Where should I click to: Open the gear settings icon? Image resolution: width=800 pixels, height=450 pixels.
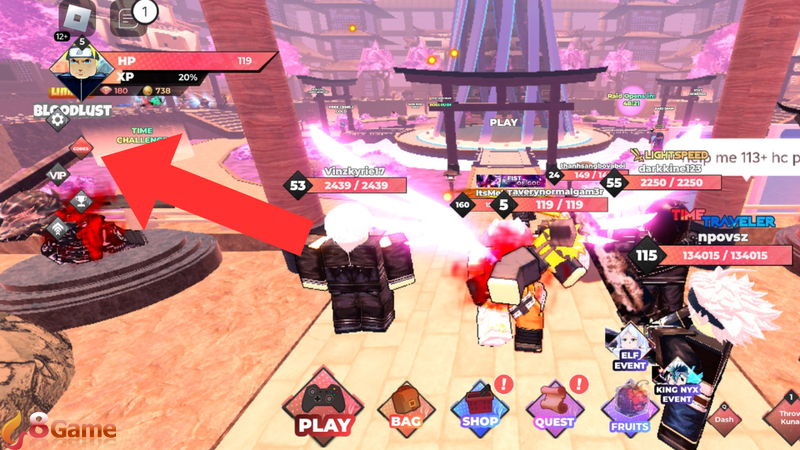(x=58, y=120)
